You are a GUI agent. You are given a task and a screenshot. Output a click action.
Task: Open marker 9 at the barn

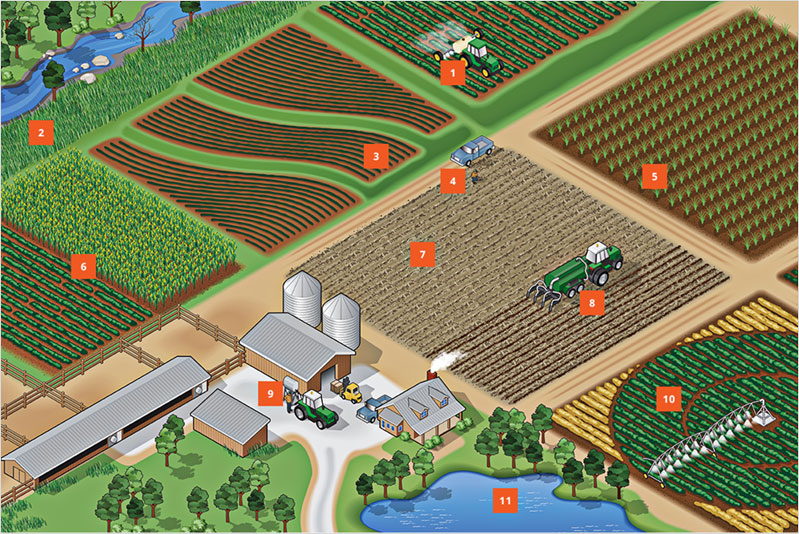click(x=268, y=392)
